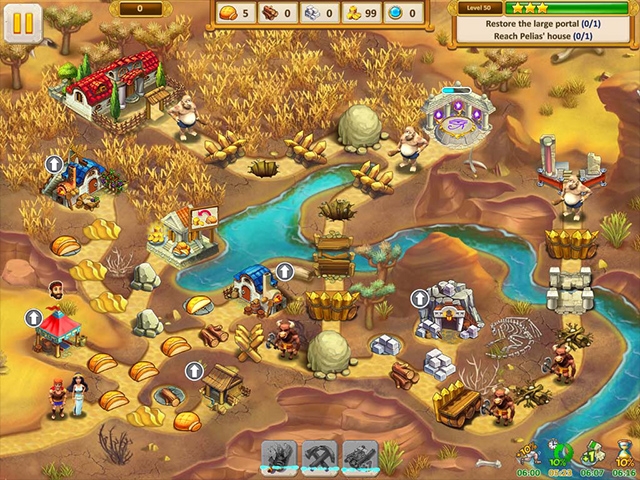
Task: Trigger the green +1 resource bonus
Action: (594, 453)
